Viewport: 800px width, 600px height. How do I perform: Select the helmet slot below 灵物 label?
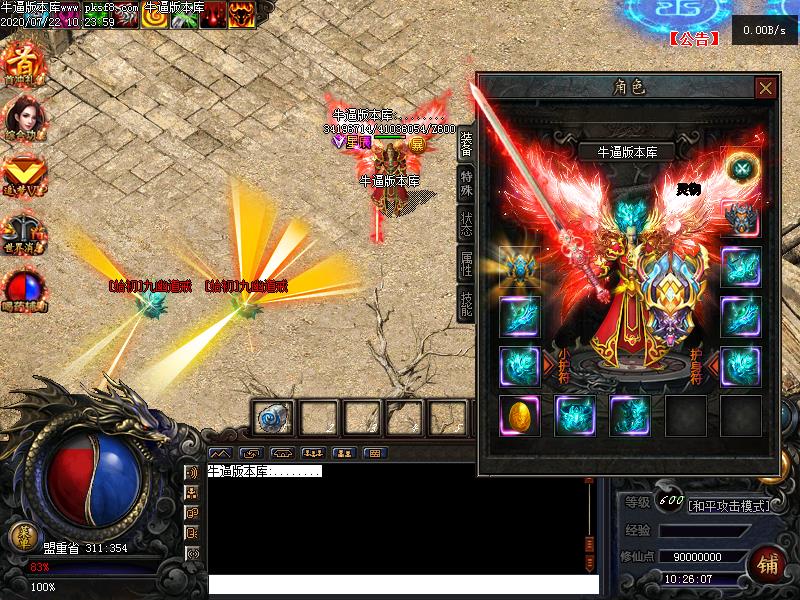[741, 217]
